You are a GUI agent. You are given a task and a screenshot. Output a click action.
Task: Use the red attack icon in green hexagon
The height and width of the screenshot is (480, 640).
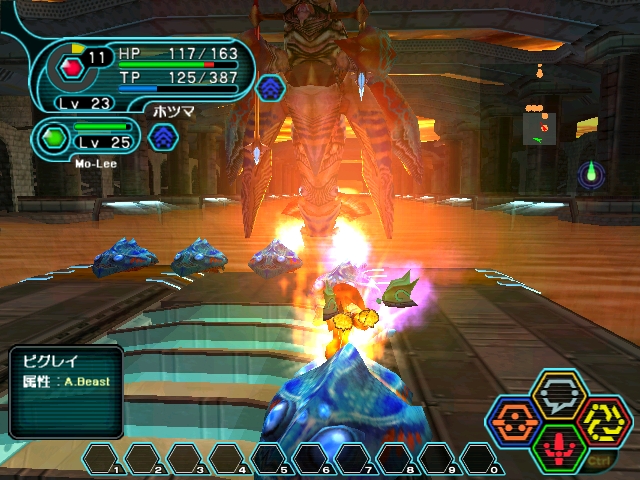coord(558,448)
